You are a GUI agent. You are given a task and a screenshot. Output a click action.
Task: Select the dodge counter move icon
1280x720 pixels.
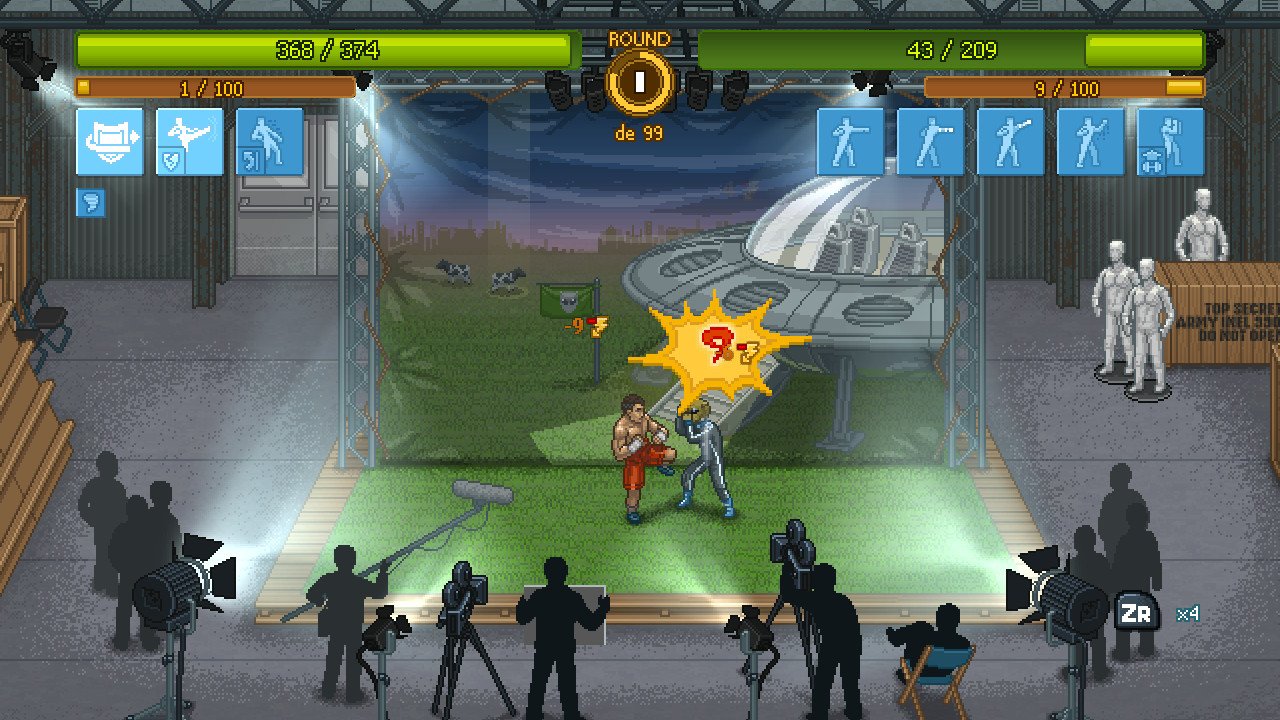pos(269,142)
